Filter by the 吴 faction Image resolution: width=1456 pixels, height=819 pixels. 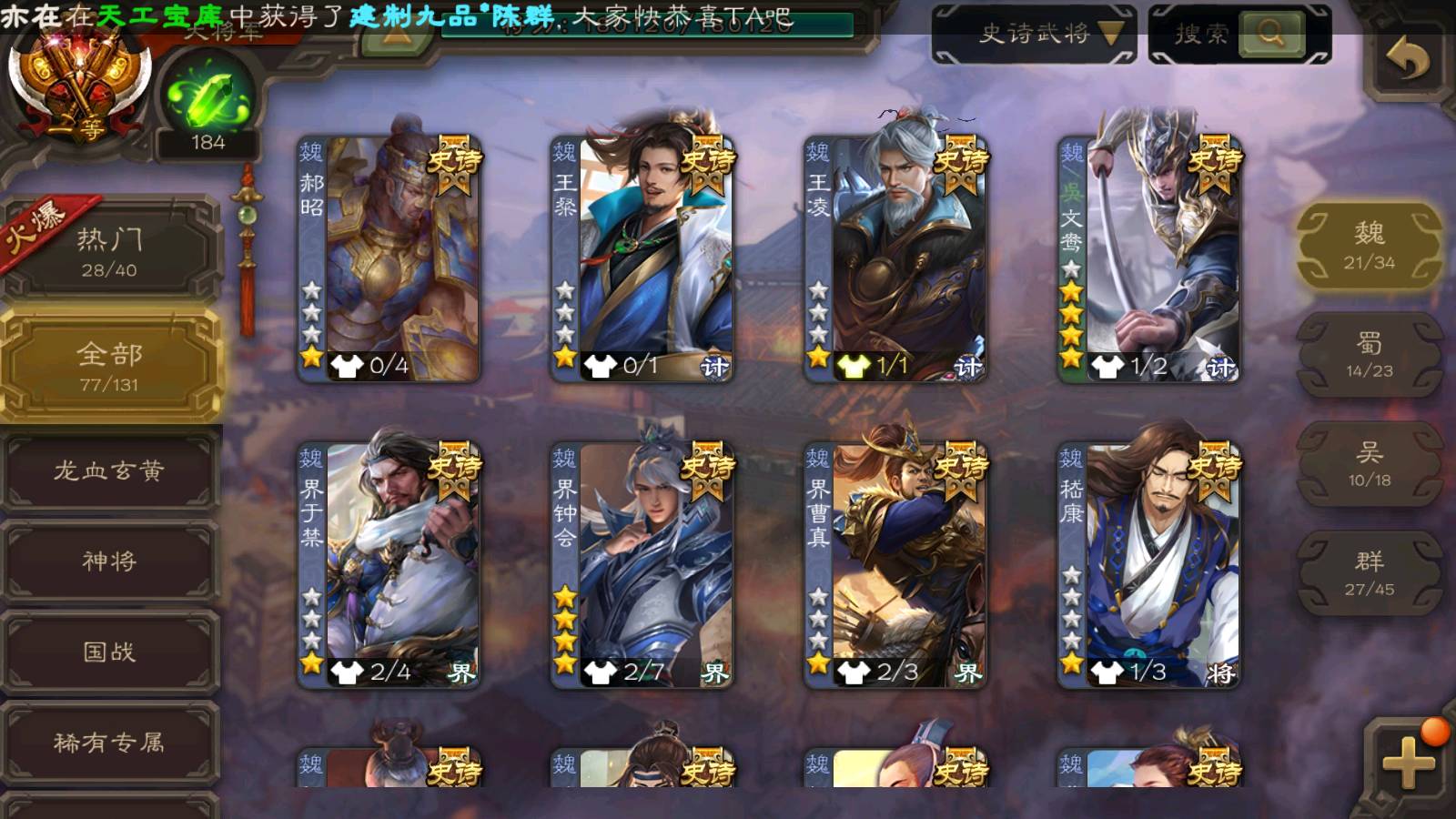(1369, 464)
